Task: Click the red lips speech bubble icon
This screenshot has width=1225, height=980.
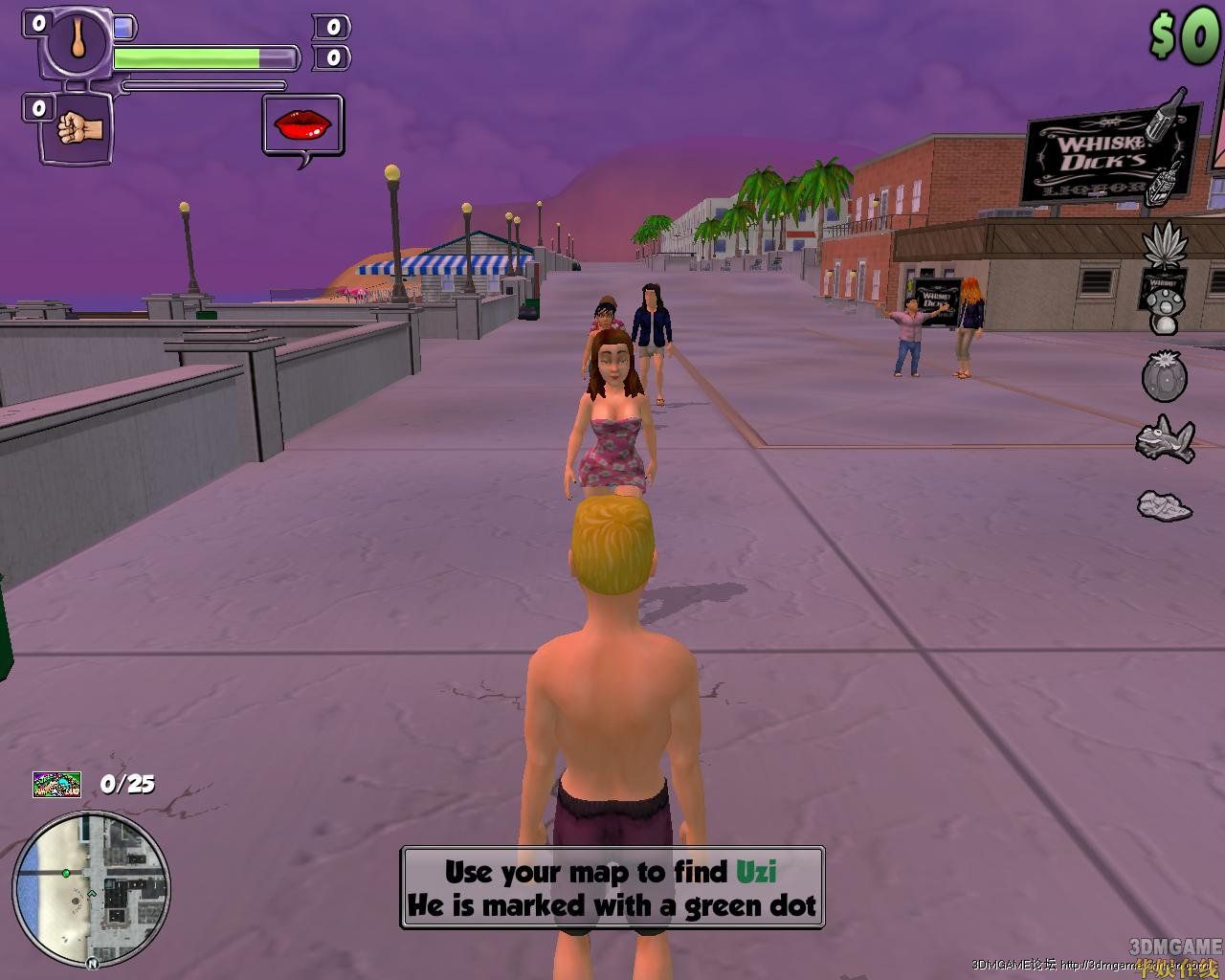Action: pos(302,124)
